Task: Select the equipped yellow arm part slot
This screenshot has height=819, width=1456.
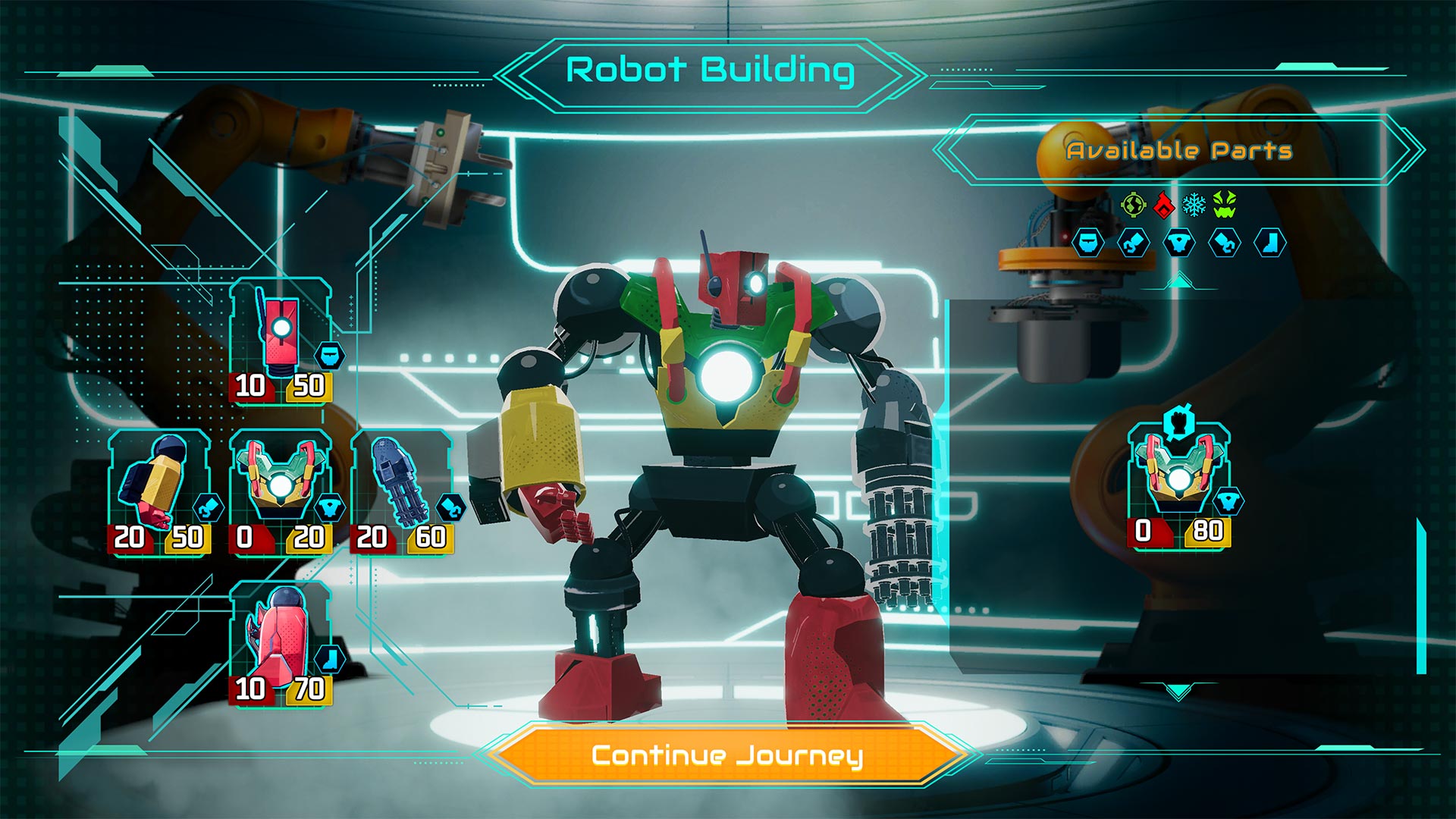Action: tap(159, 491)
